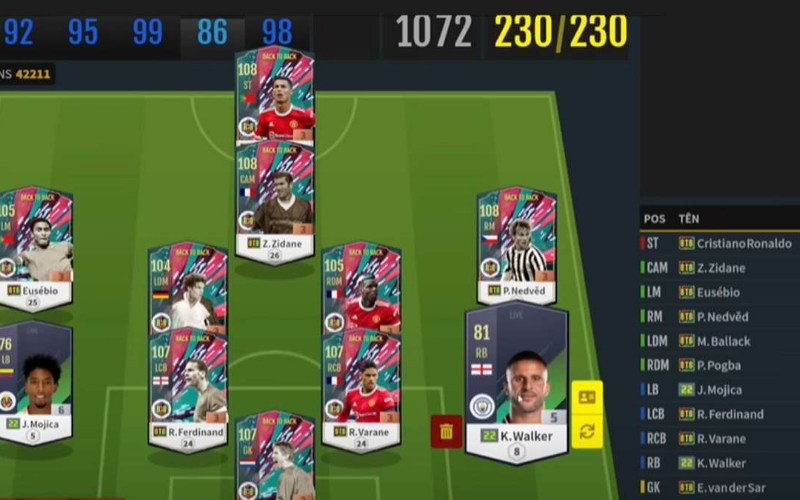Remove player with the red trash button
Image resolution: width=800 pixels, height=500 pixels.
point(446,431)
